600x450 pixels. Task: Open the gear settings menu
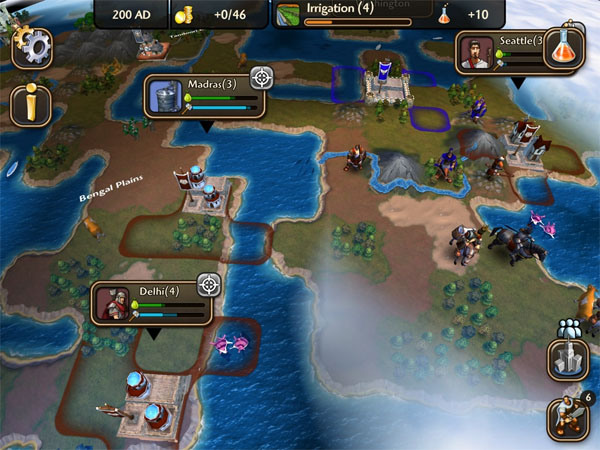[32, 47]
